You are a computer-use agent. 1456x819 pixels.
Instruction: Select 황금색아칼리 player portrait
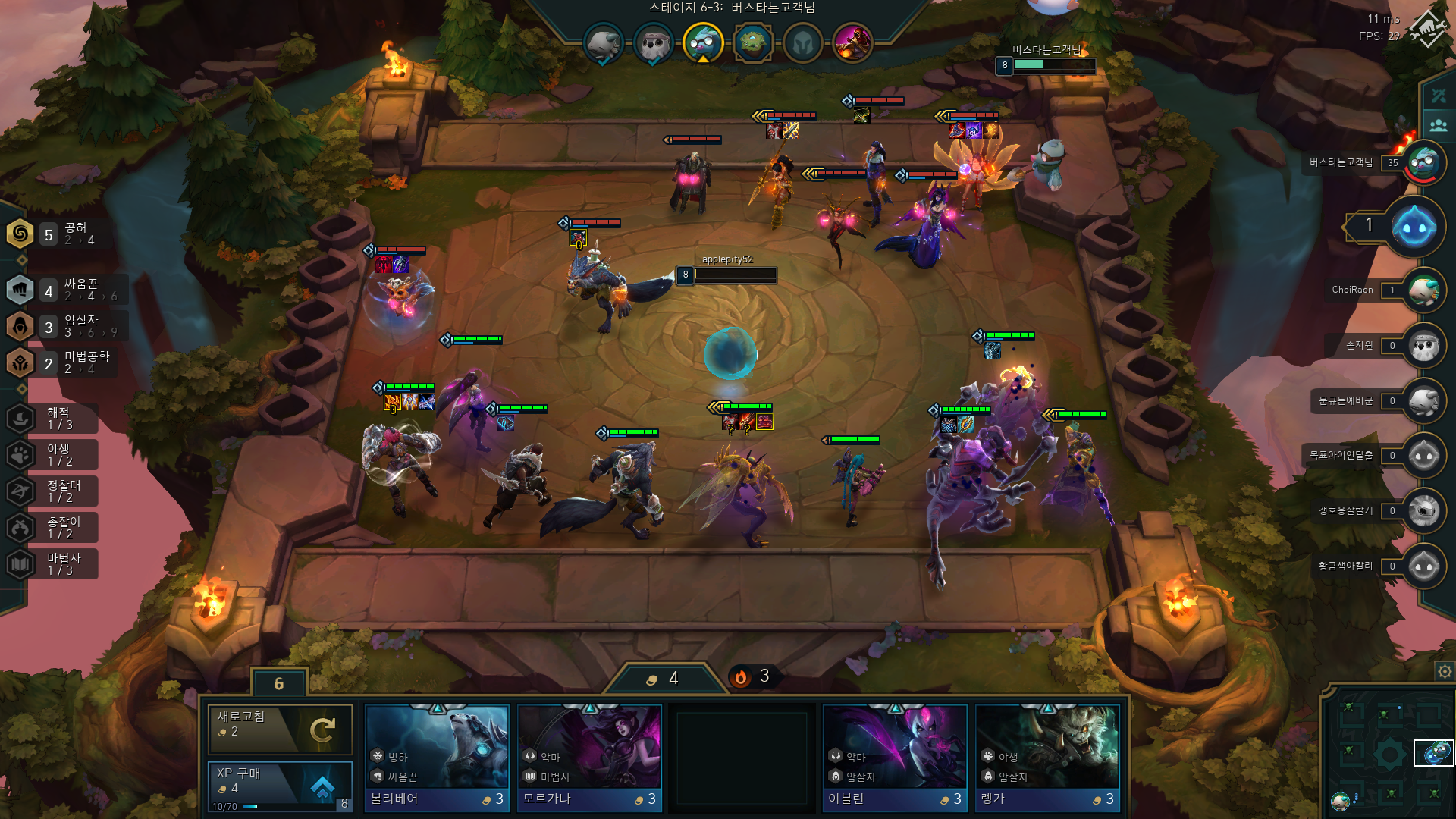tap(1423, 566)
